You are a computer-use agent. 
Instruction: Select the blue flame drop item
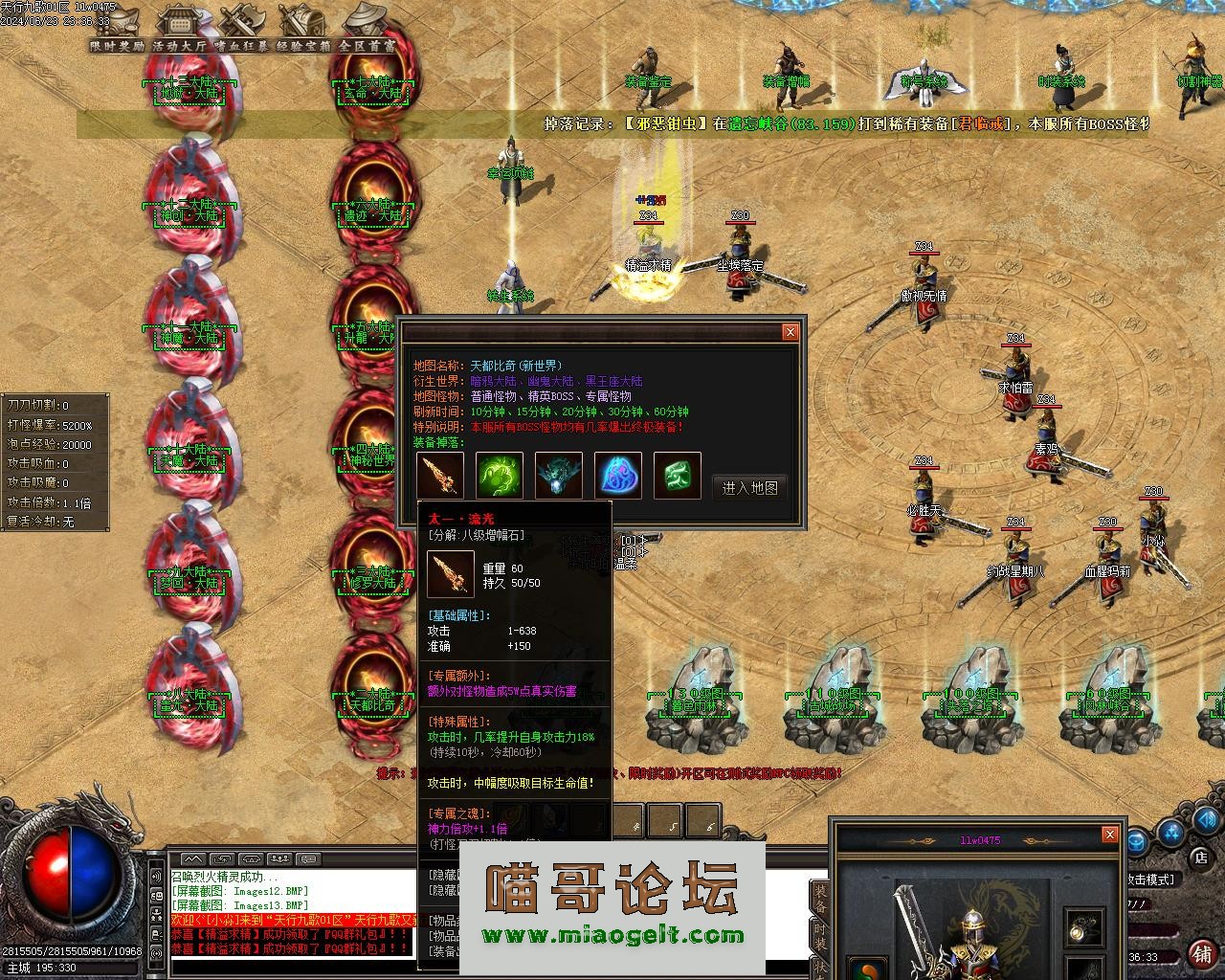(618, 476)
